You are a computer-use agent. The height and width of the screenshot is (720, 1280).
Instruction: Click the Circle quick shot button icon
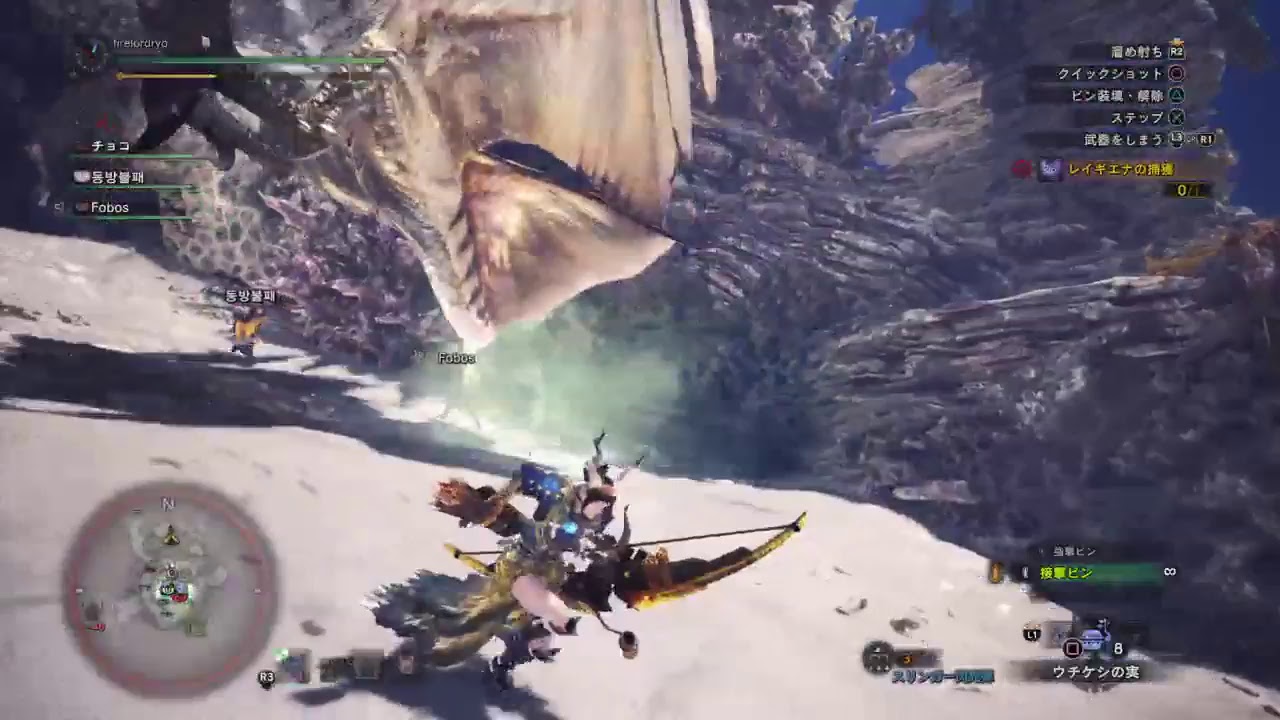pos(1177,74)
